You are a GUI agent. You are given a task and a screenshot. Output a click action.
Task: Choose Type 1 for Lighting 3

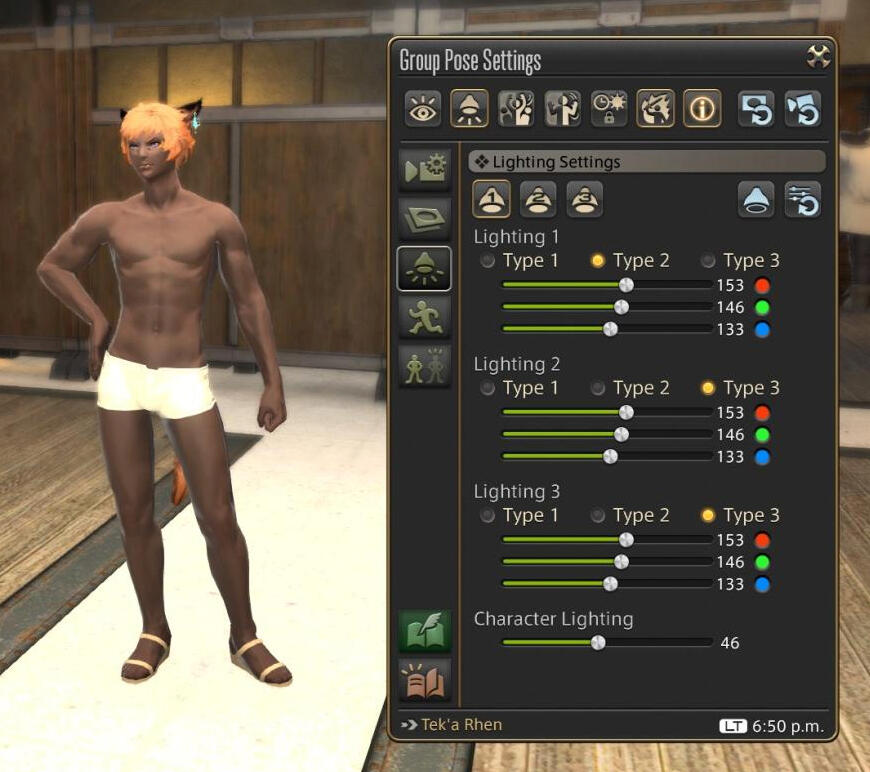click(487, 516)
